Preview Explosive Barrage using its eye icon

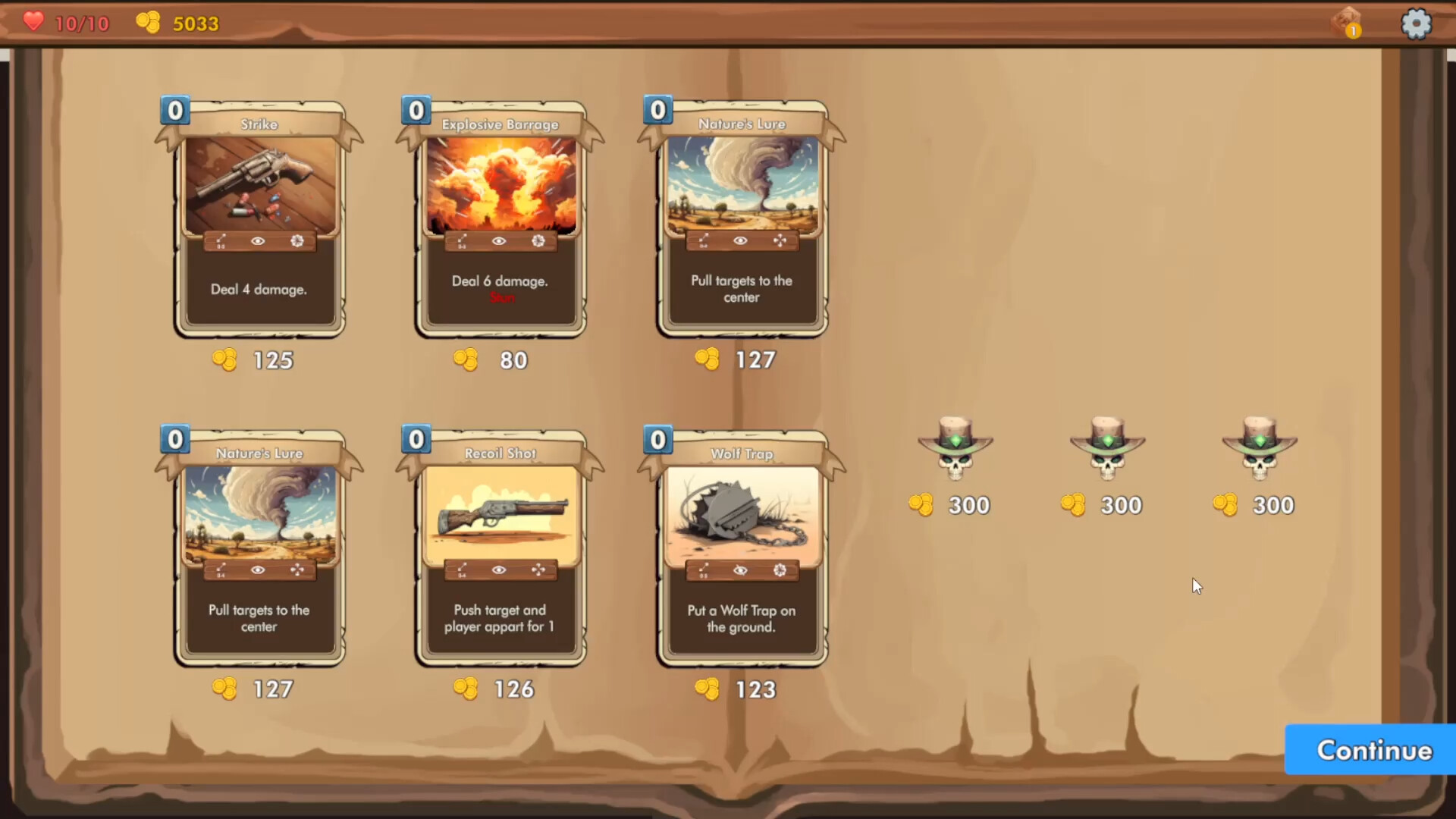point(498,241)
